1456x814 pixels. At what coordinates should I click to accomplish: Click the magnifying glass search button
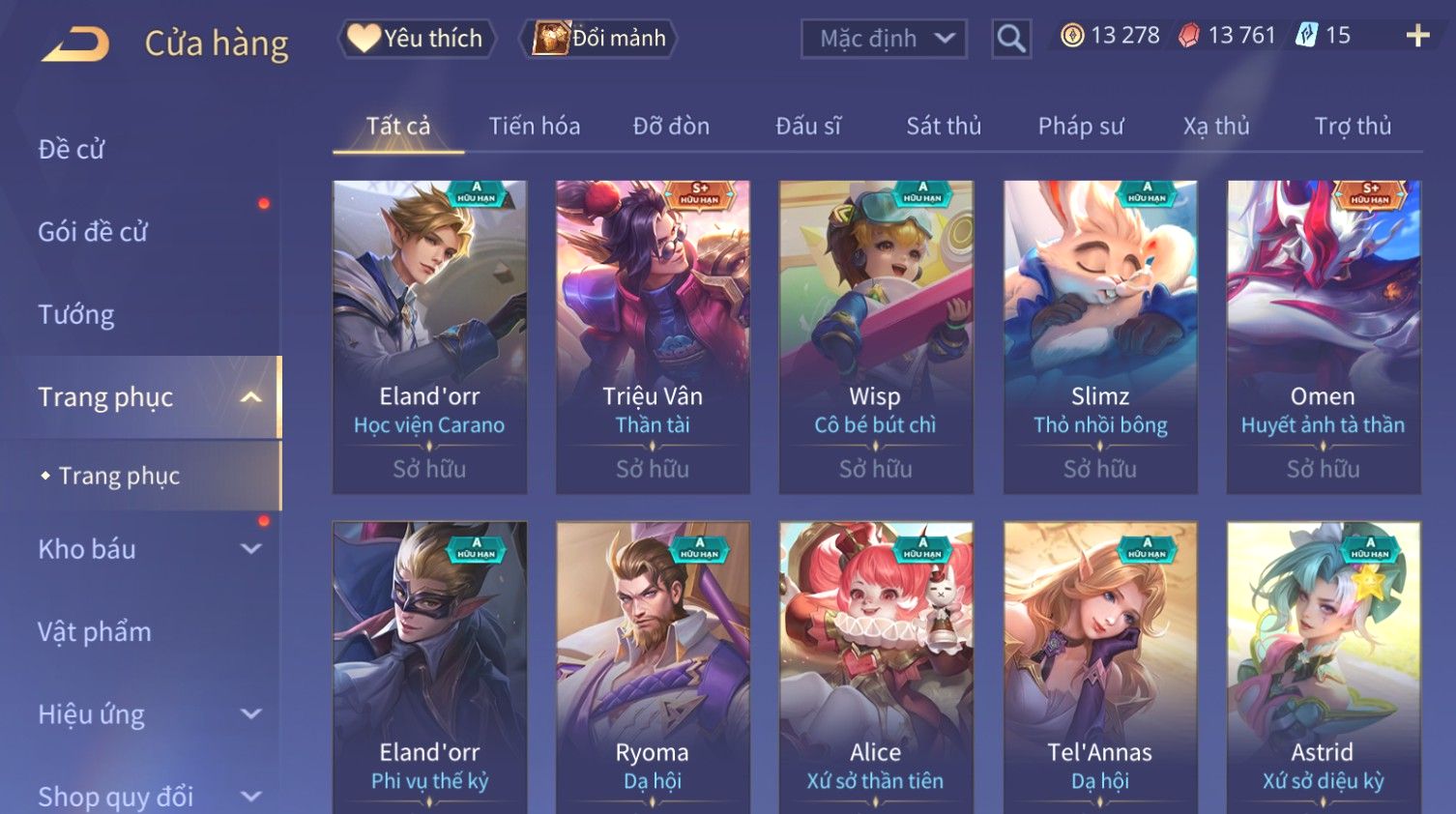tap(1011, 39)
